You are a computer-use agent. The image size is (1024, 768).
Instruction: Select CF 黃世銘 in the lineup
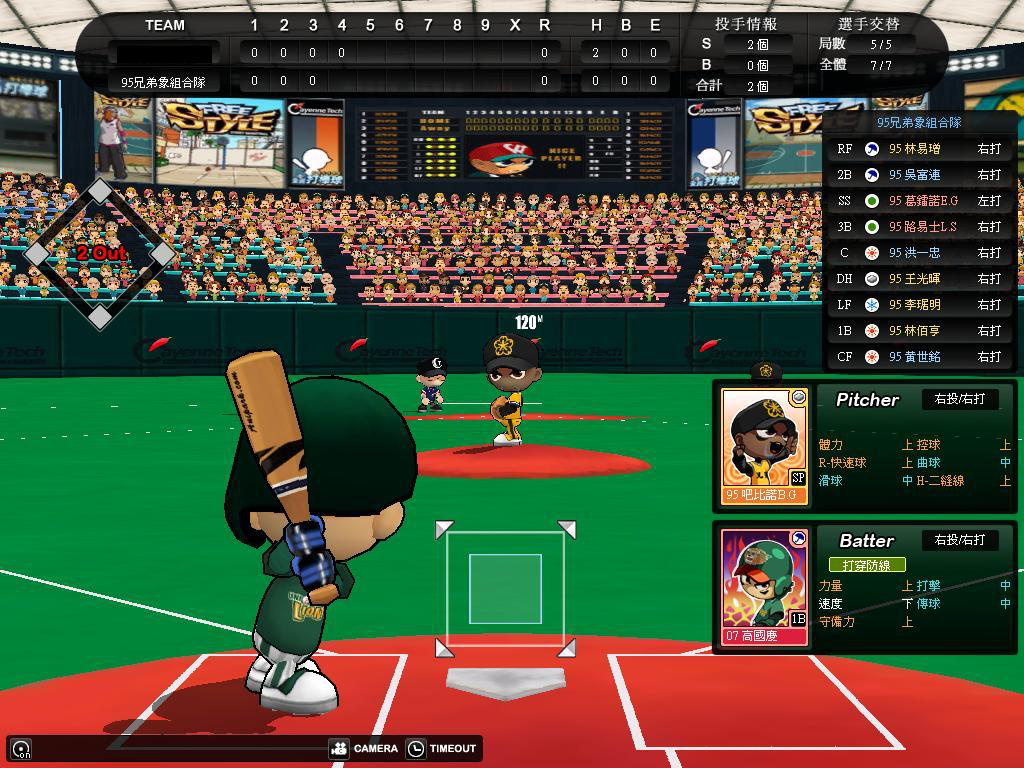pos(920,357)
